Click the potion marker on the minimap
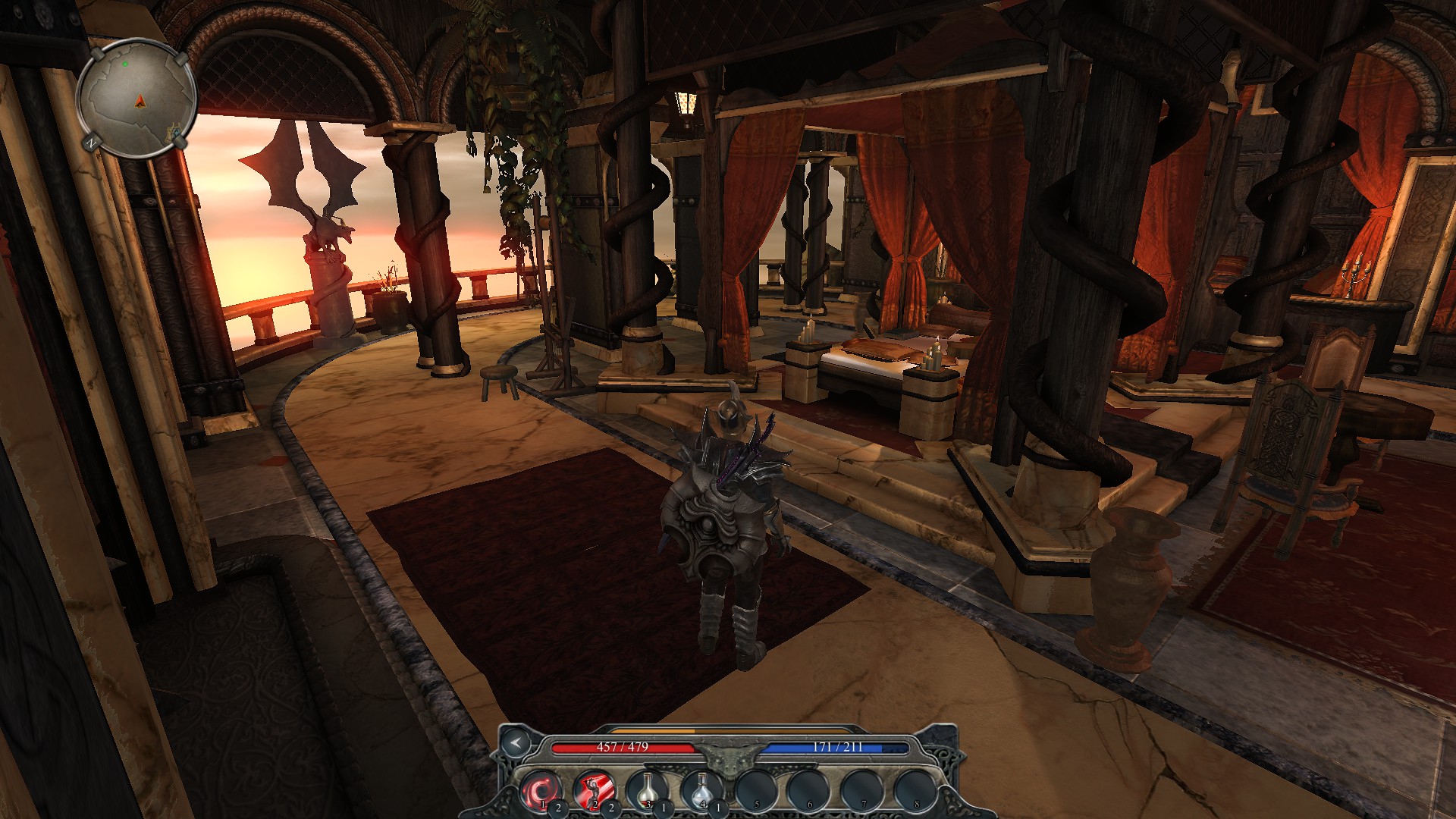Image resolution: width=1456 pixels, height=819 pixels. coord(177,133)
